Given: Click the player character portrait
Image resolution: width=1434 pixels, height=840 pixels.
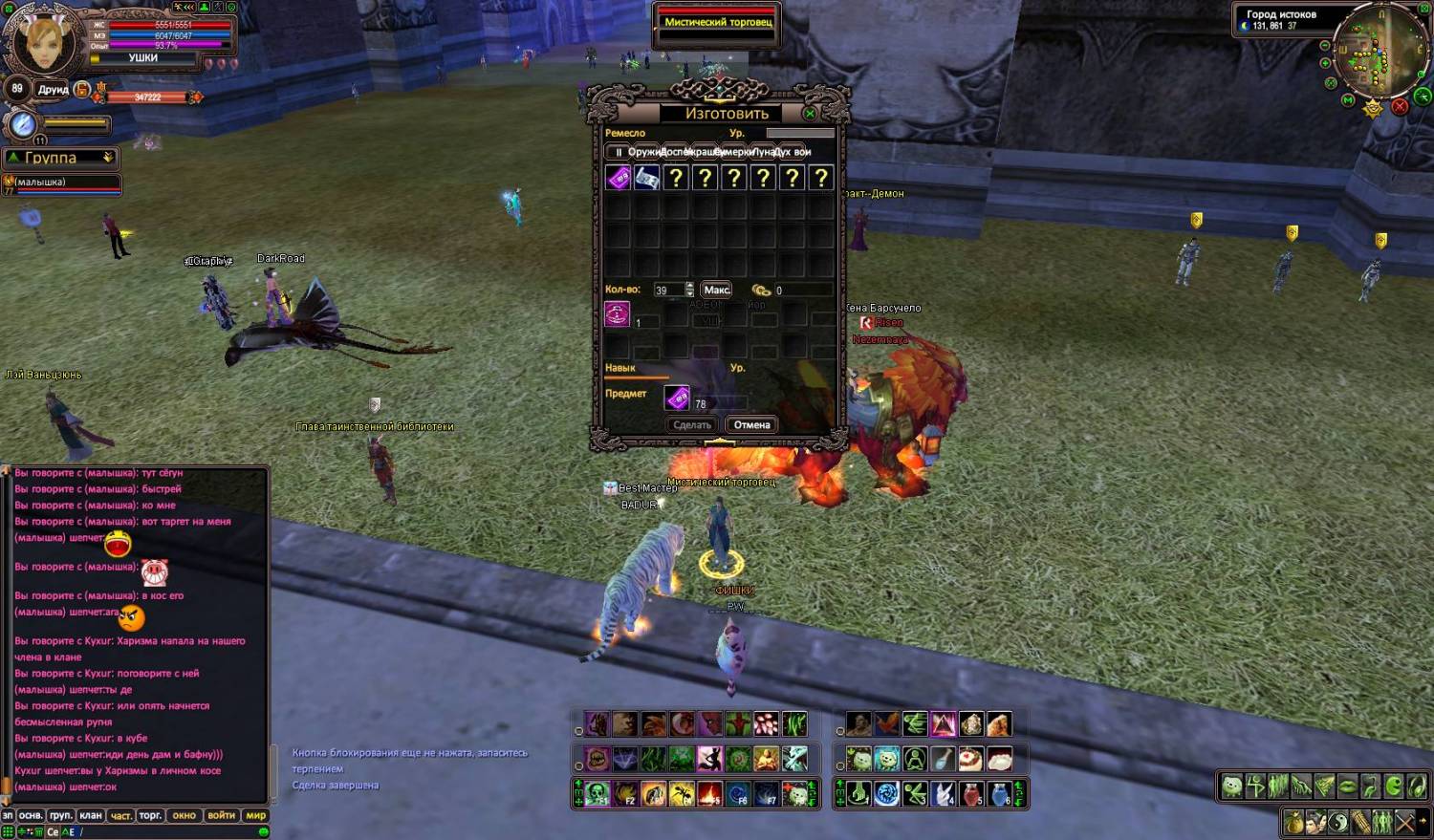Looking at the screenshot, I should tap(45, 40).
